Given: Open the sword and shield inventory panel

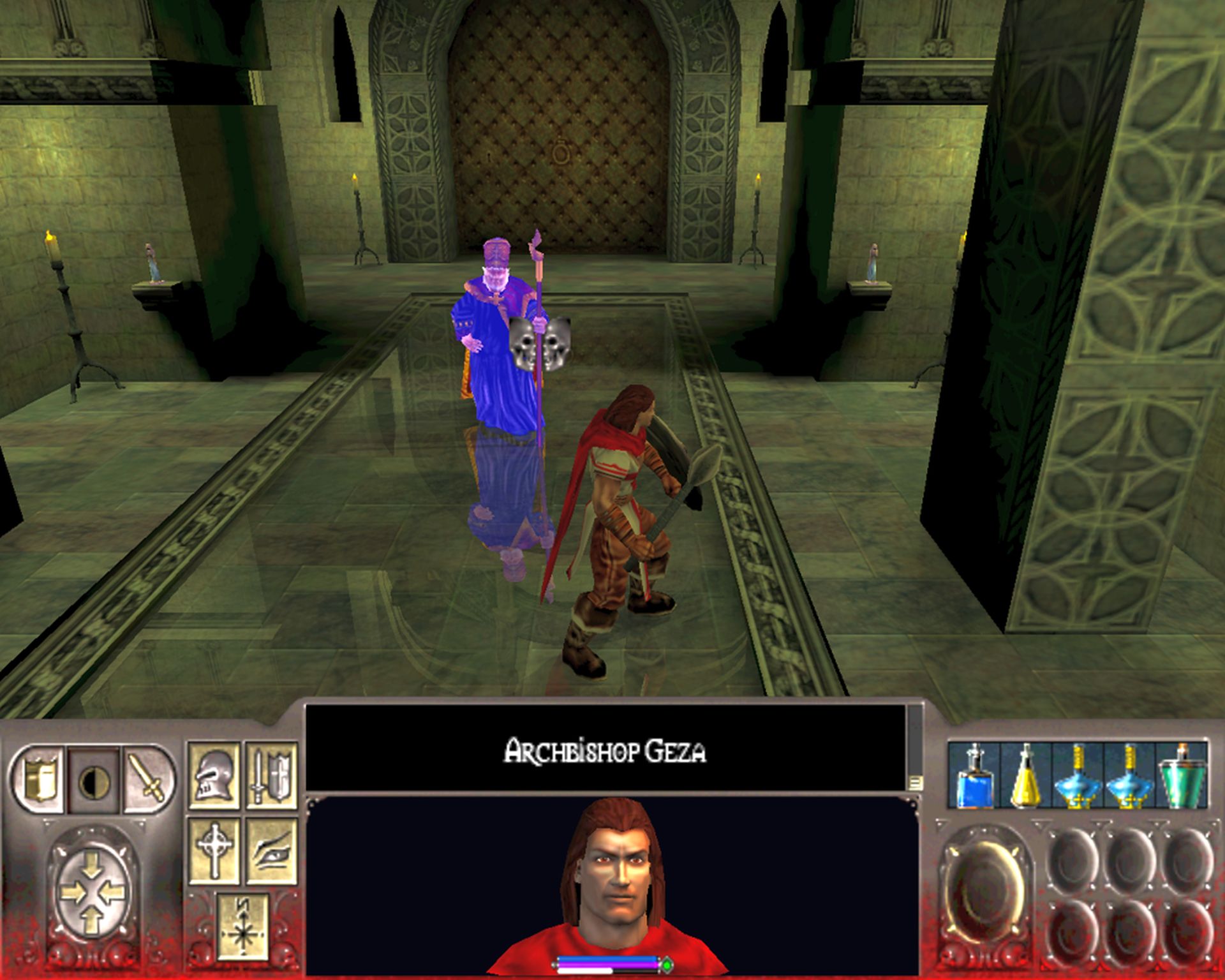Looking at the screenshot, I should coord(271,775).
